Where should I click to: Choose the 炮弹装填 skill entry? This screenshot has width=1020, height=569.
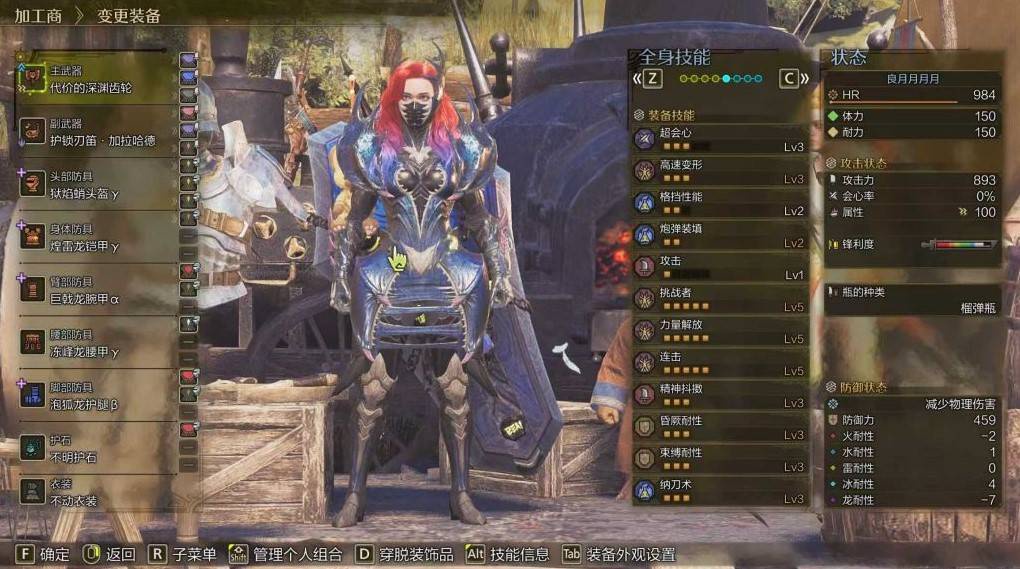pyautogui.click(x=719, y=235)
